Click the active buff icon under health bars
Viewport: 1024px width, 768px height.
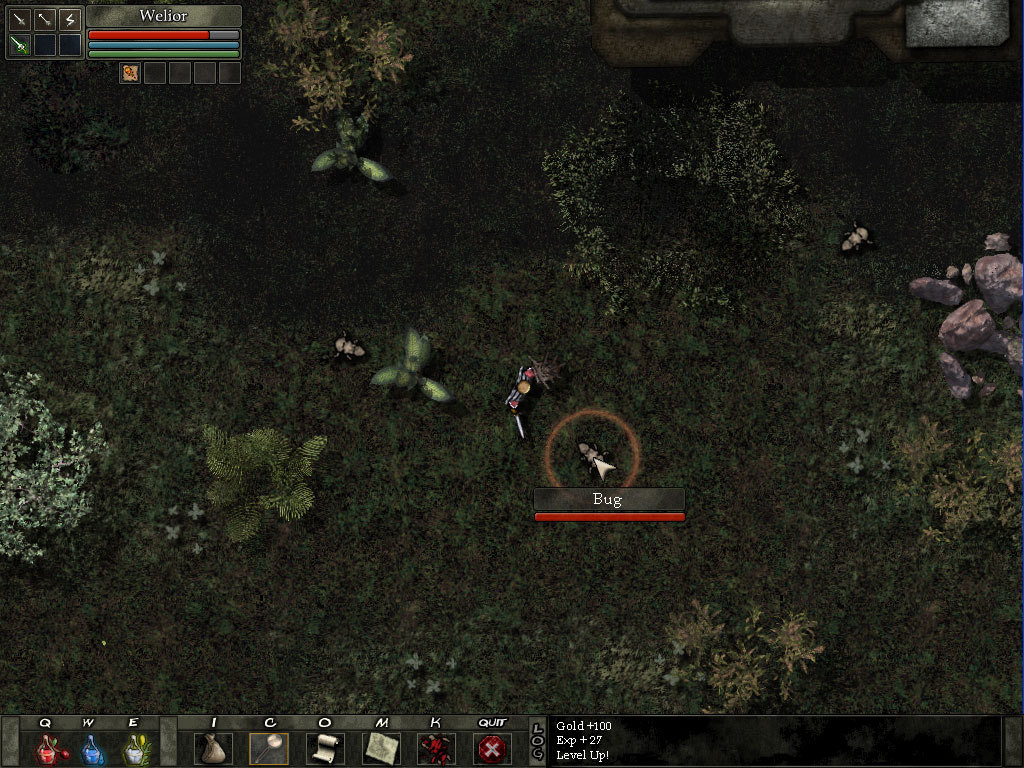(x=130, y=72)
